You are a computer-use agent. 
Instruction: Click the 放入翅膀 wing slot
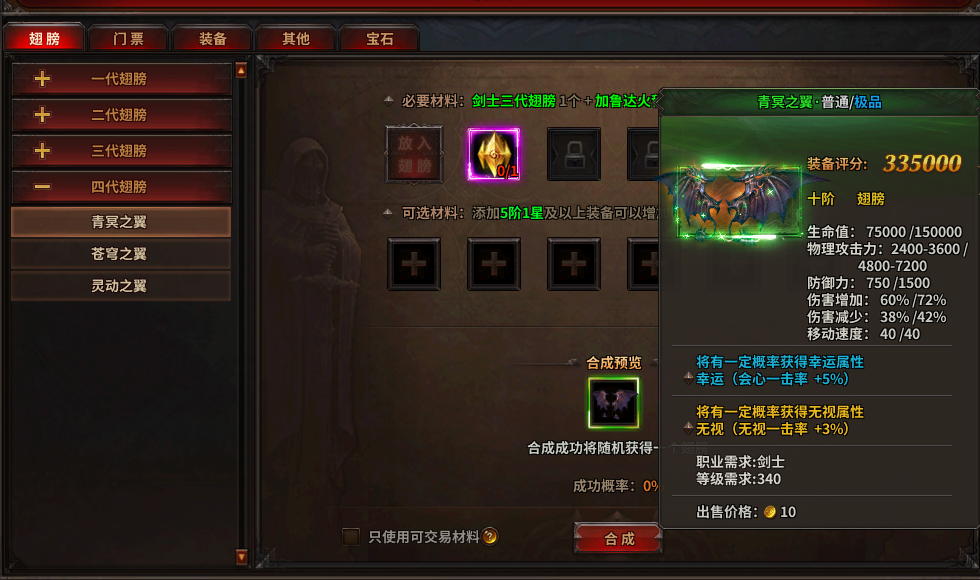414,155
